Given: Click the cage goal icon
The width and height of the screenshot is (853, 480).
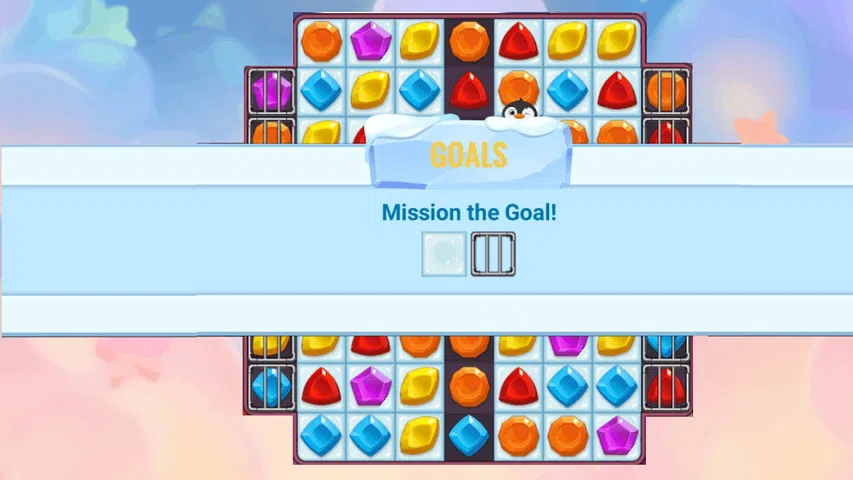Looking at the screenshot, I should (493, 254).
